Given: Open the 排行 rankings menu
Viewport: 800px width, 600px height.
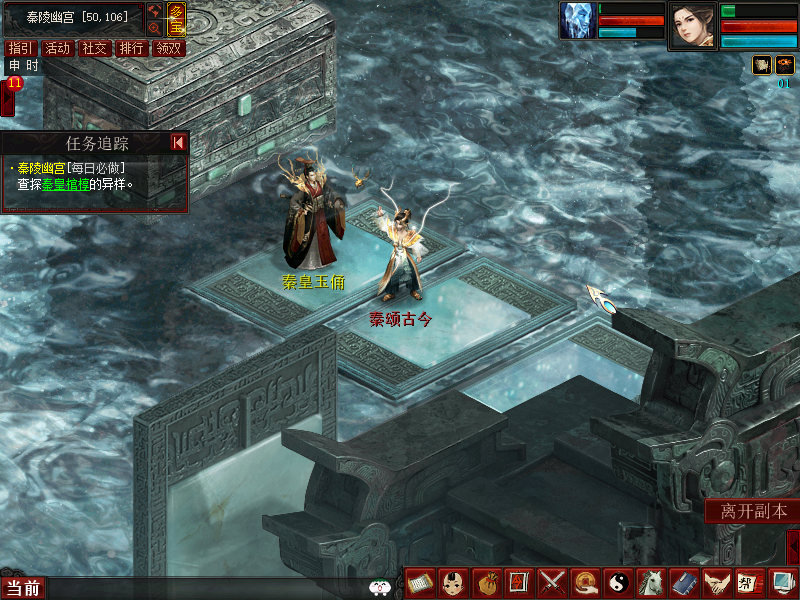Looking at the screenshot, I should (x=131, y=48).
